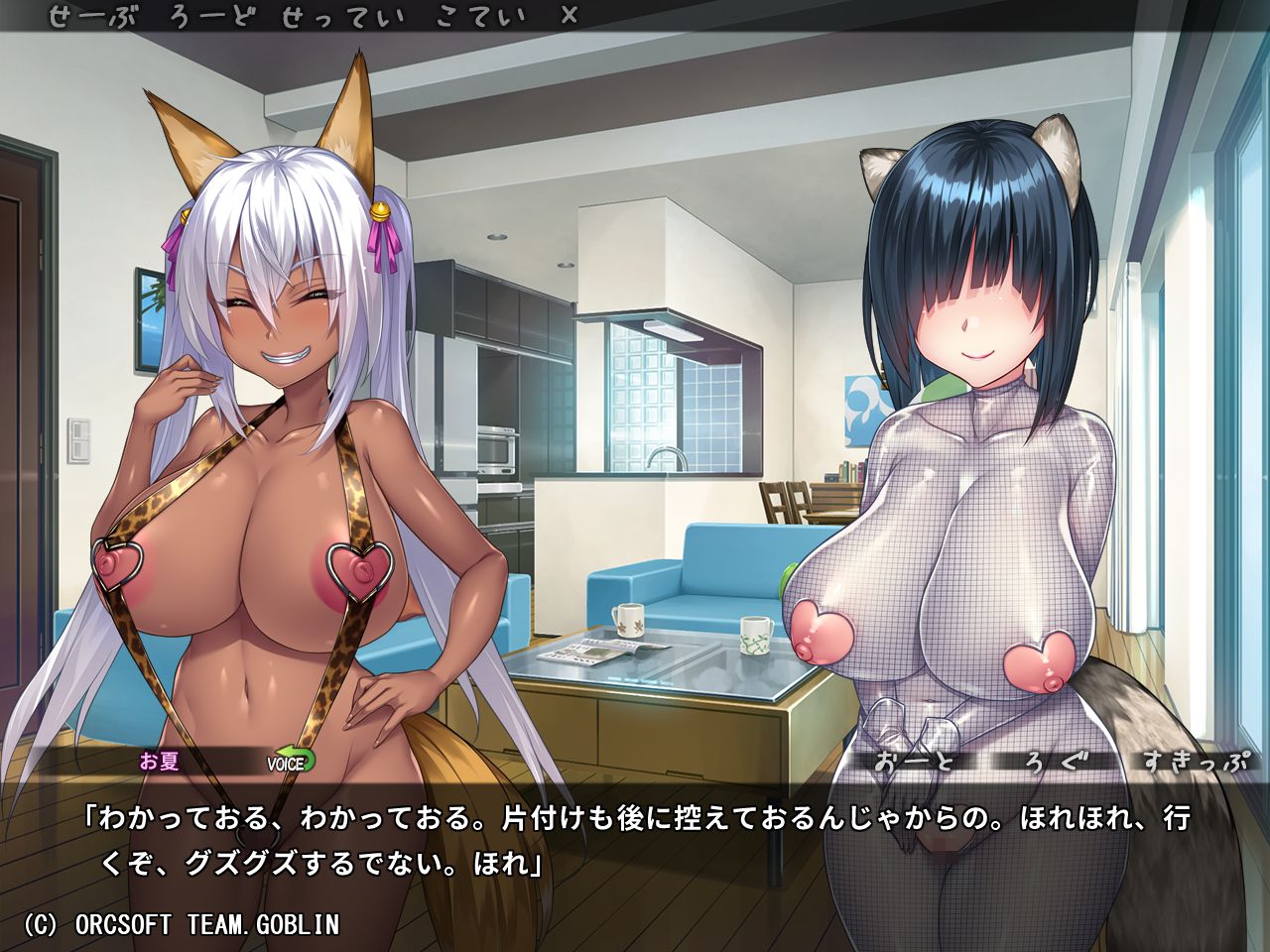Screen dimensions: 1270x952
Task: Click the dialogue box to advance the text
Action: pyautogui.click(x=635, y=843)
